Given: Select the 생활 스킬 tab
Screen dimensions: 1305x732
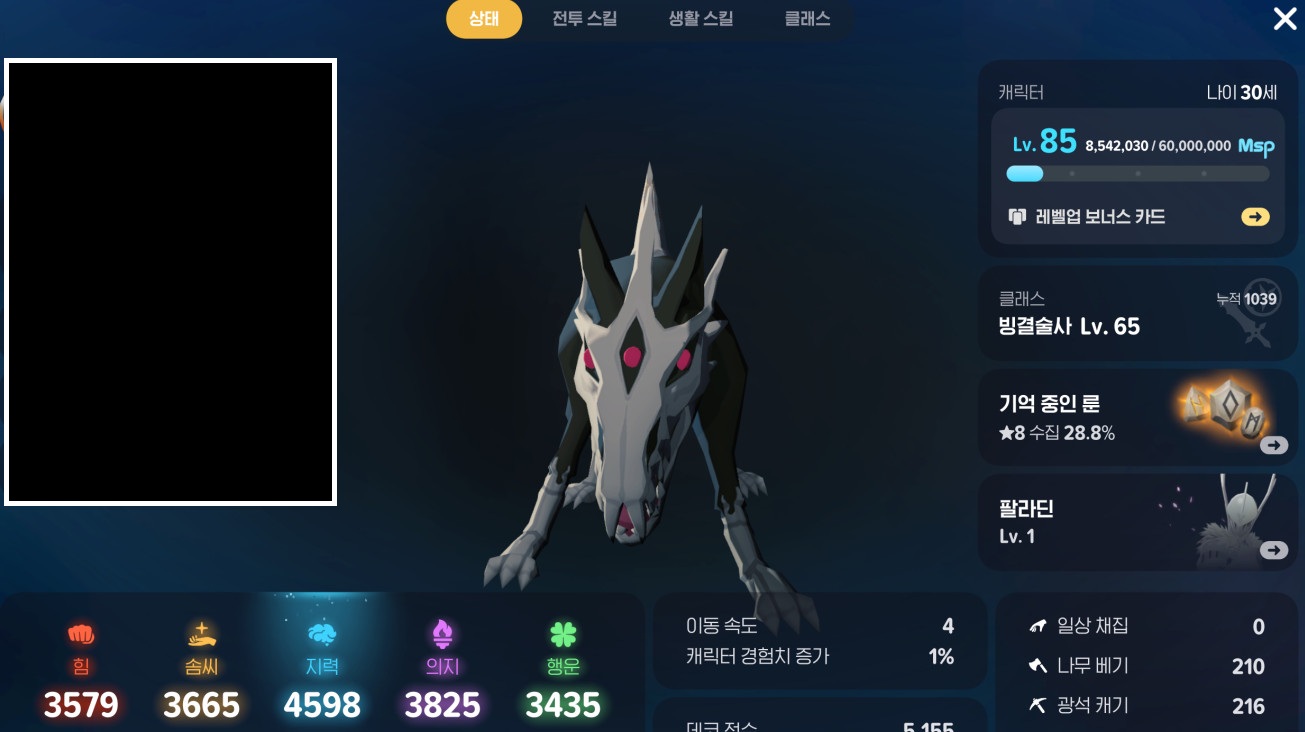Looking at the screenshot, I should tap(701, 19).
